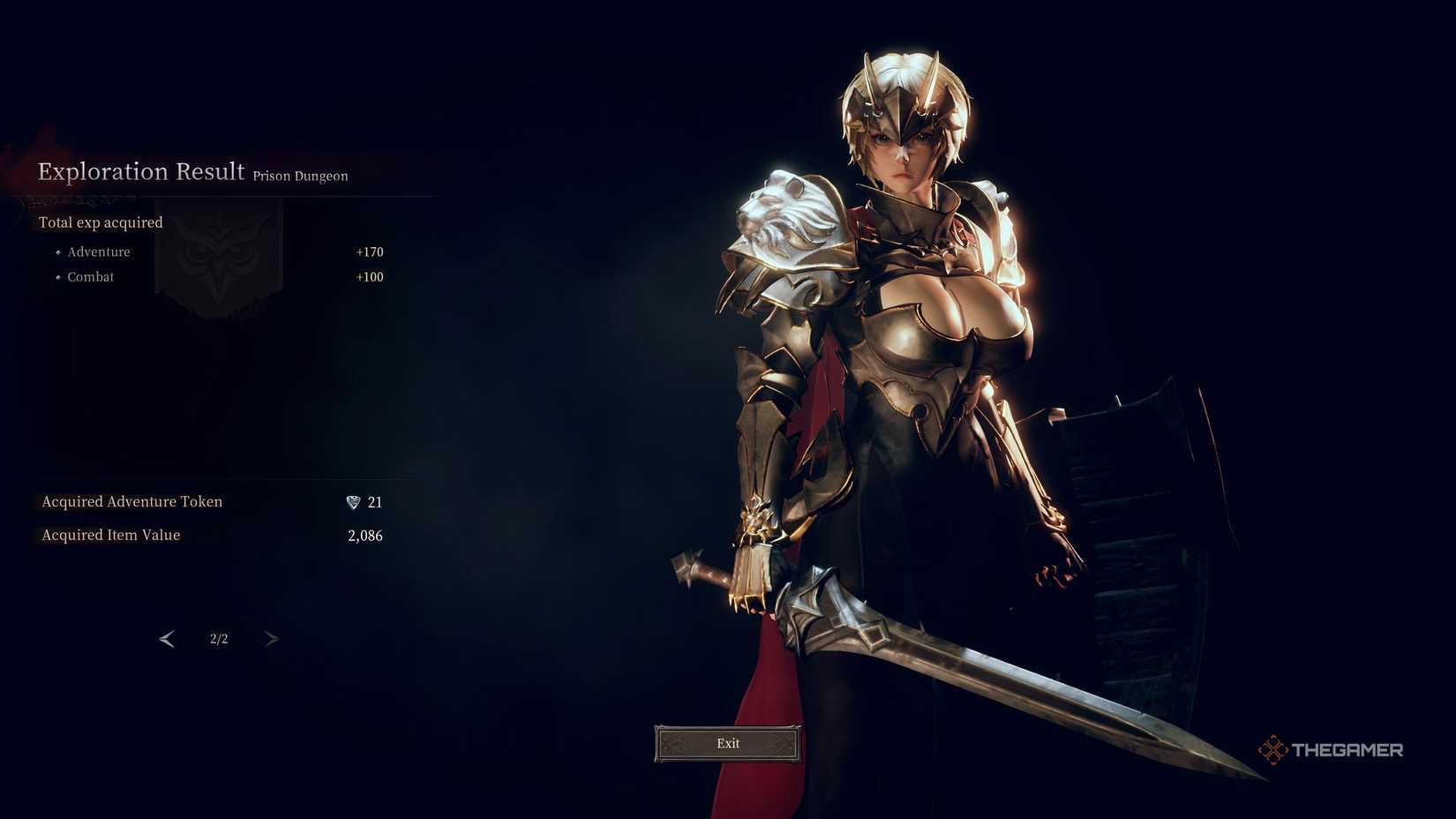Advance to the next results page

[x=271, y=639]
